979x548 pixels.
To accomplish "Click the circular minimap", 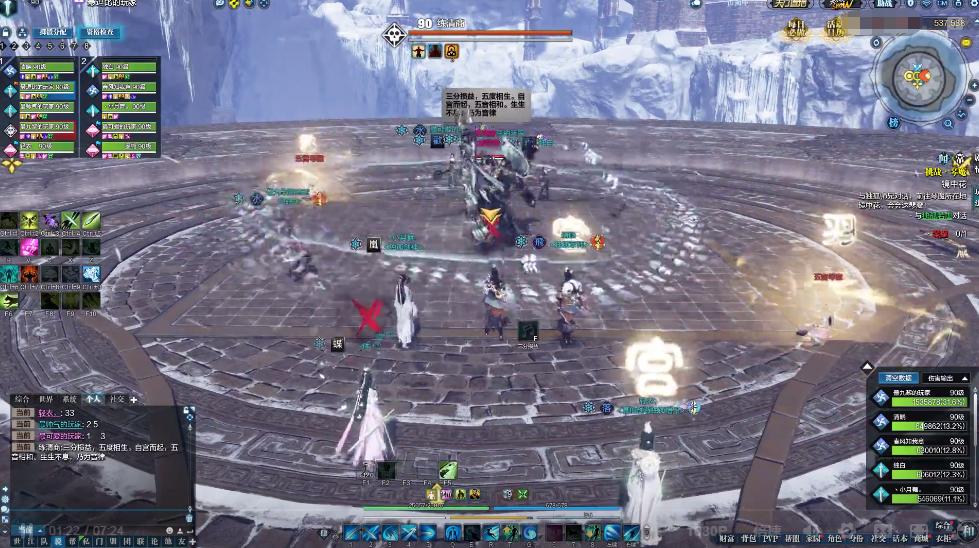I will pos(919,76).
